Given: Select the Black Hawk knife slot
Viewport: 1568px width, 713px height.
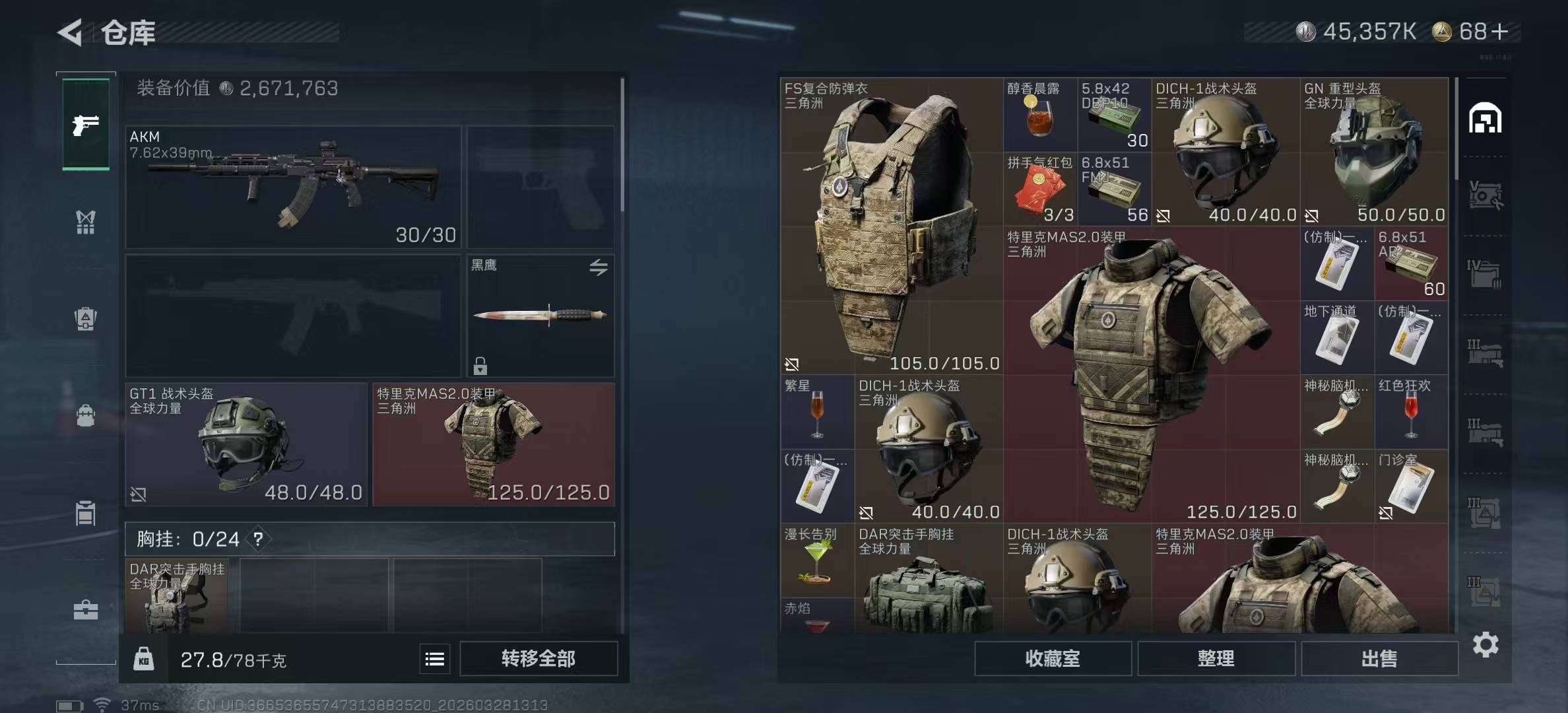Looking at the screenshot, I should 540,315.
